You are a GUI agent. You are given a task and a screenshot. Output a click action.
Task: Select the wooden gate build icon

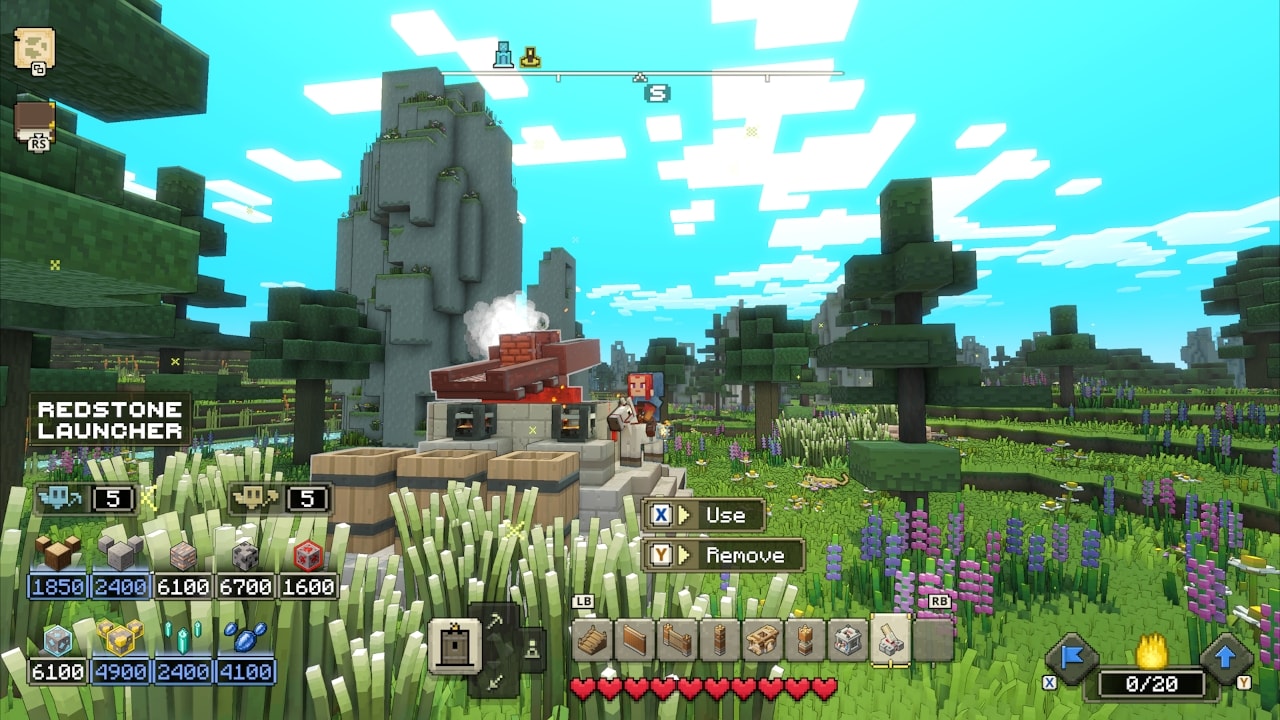[x=677, y=639]
